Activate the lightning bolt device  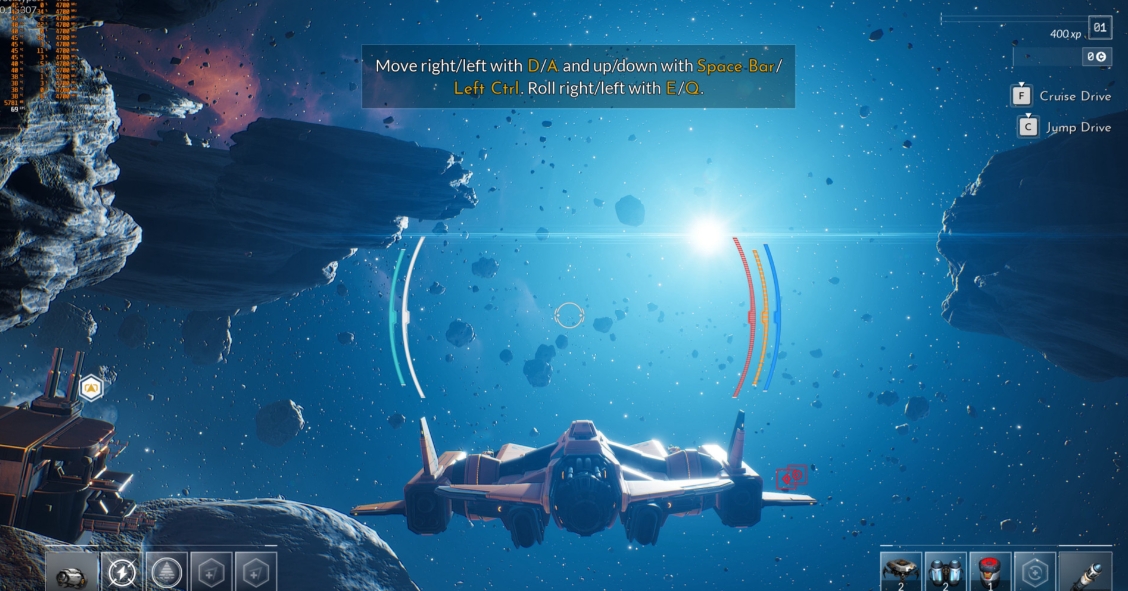[122, 572]
